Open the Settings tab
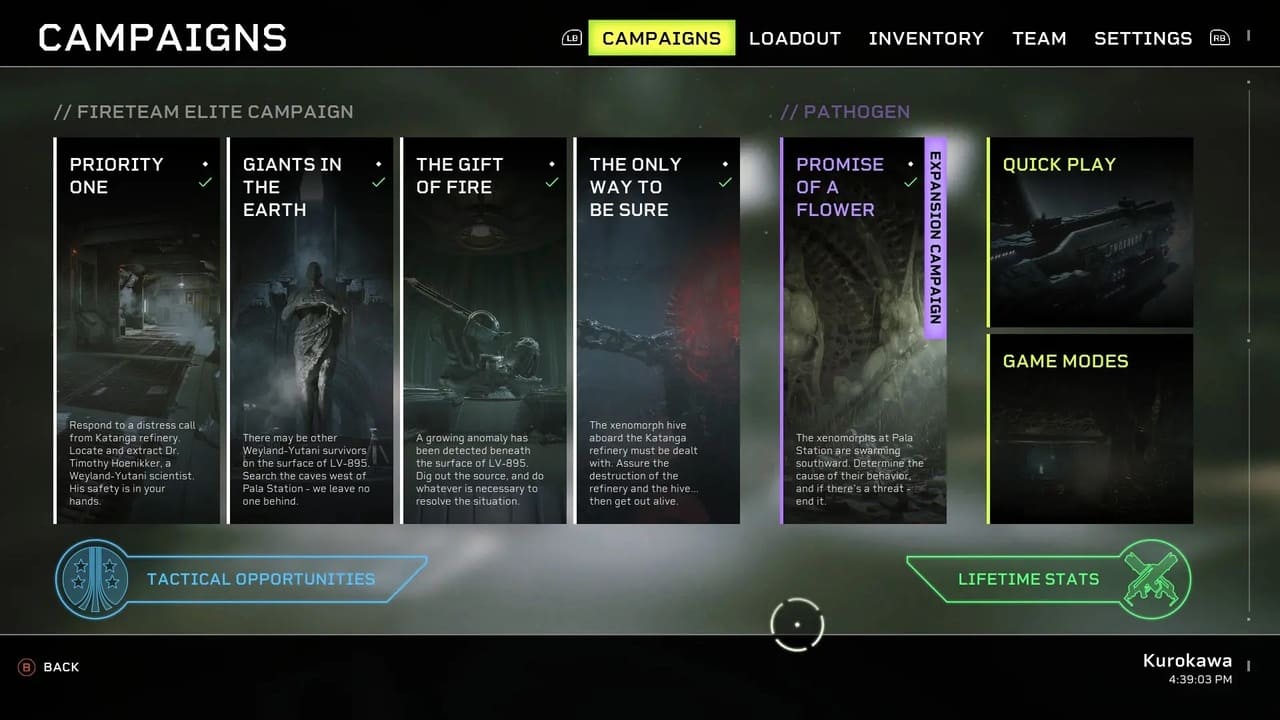This screenshot has width=1280, height=720. 1143,38
